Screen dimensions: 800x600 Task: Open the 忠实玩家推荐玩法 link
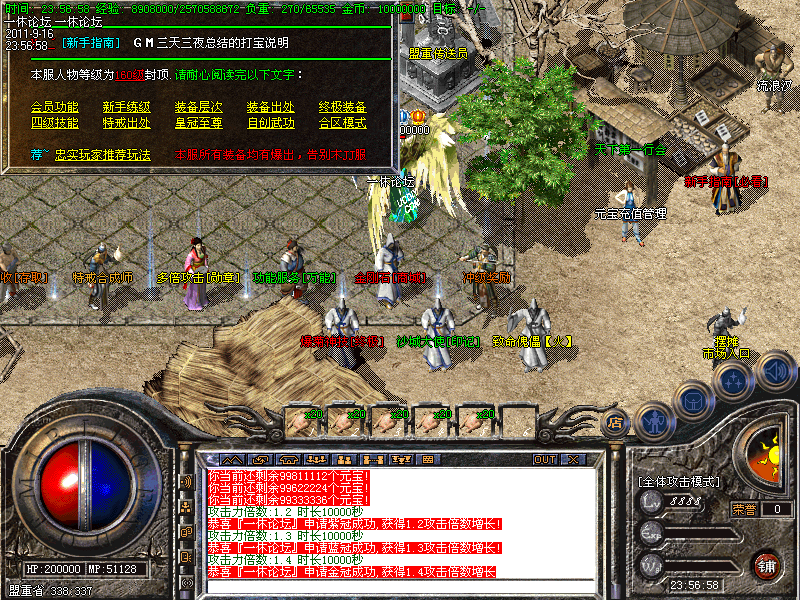tap(102, 155)
